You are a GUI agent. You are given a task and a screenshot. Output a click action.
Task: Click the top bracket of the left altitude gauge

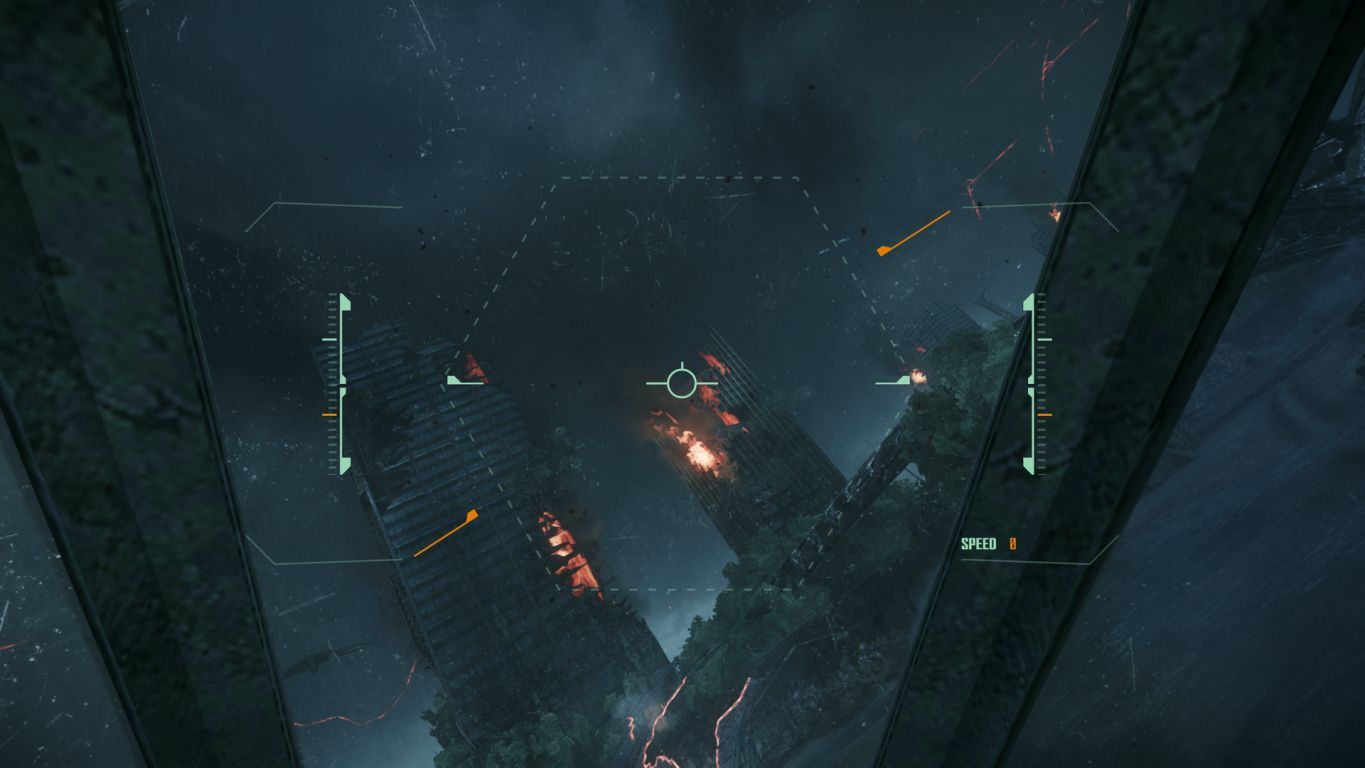(343, 303)
